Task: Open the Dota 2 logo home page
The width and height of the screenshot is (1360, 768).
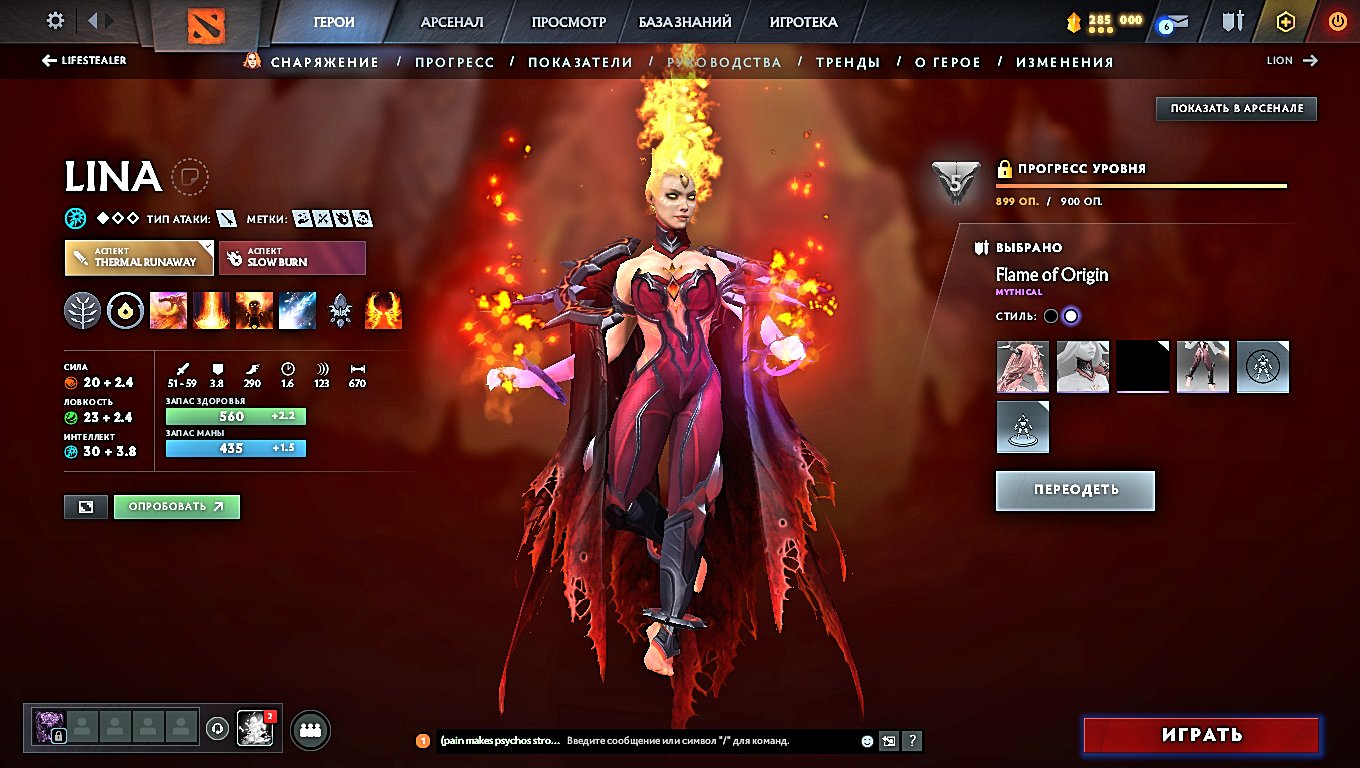Action: click(x=207, y=24)
